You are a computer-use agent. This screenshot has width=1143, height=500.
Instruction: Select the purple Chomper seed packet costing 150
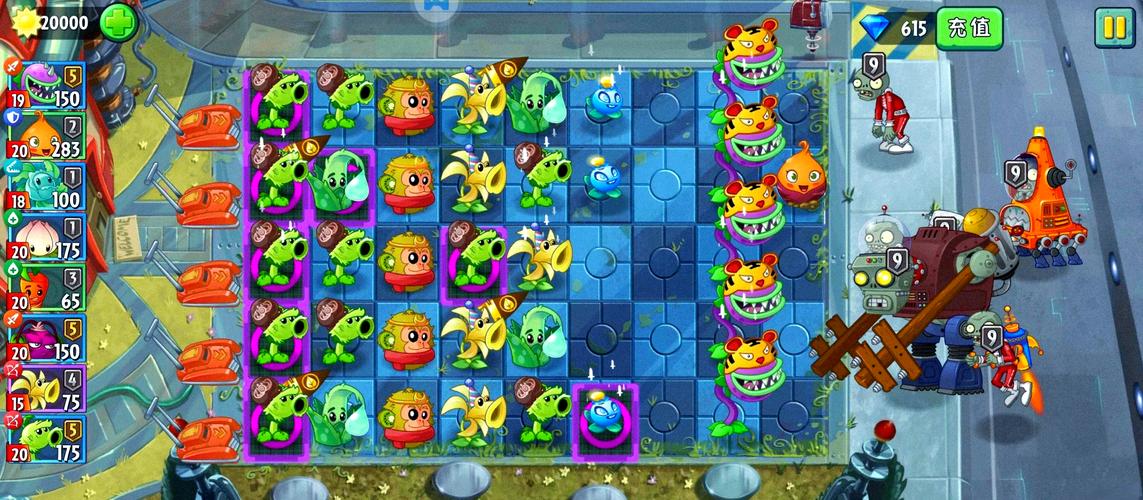(x=47, y=85)
